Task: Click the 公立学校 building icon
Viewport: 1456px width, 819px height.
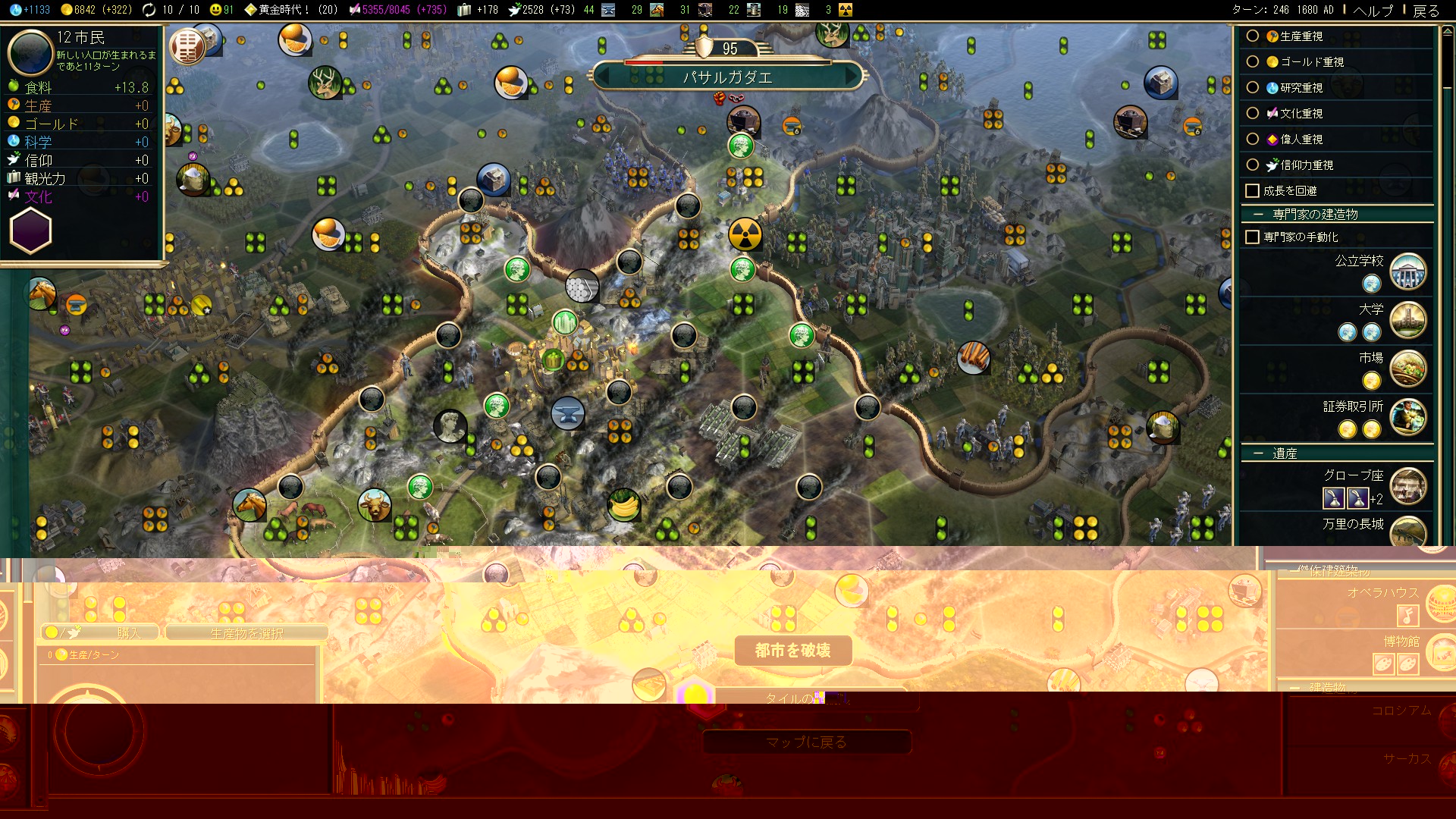Action: [1408, 271]
